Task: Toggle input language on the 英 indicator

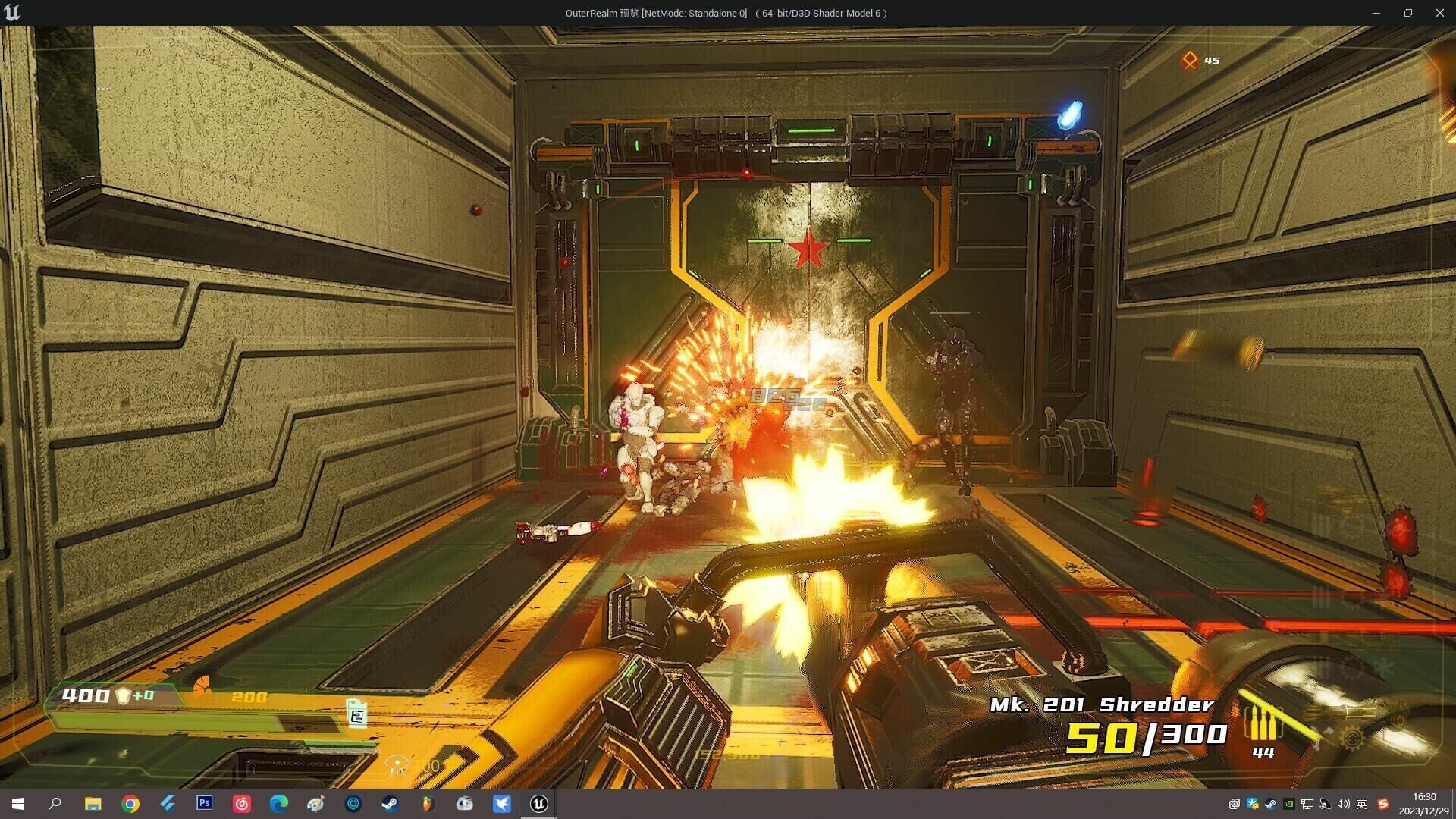Action: coord(1362,804)
